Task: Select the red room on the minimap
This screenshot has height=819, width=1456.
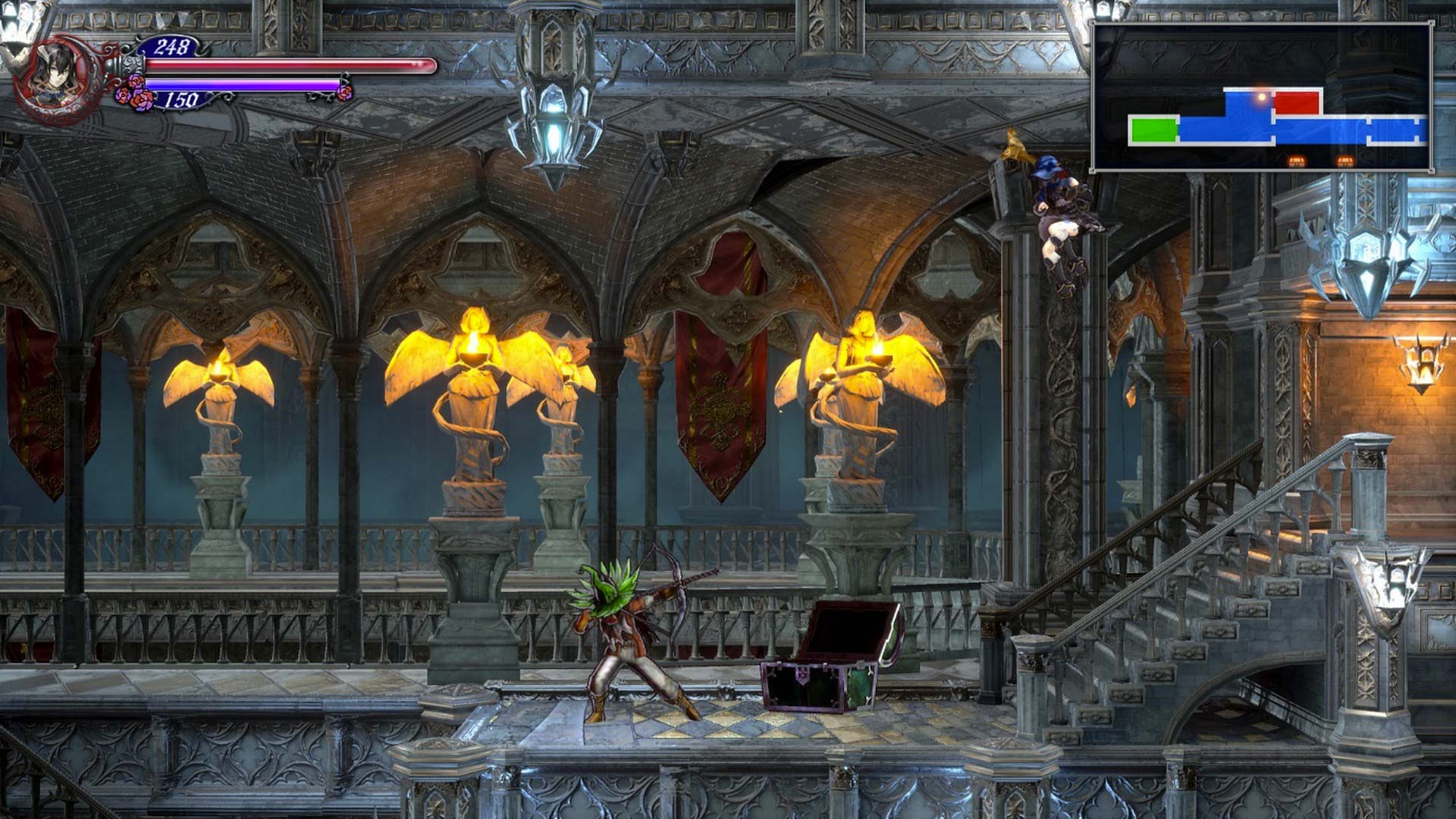Action: tap(1297, 102)
